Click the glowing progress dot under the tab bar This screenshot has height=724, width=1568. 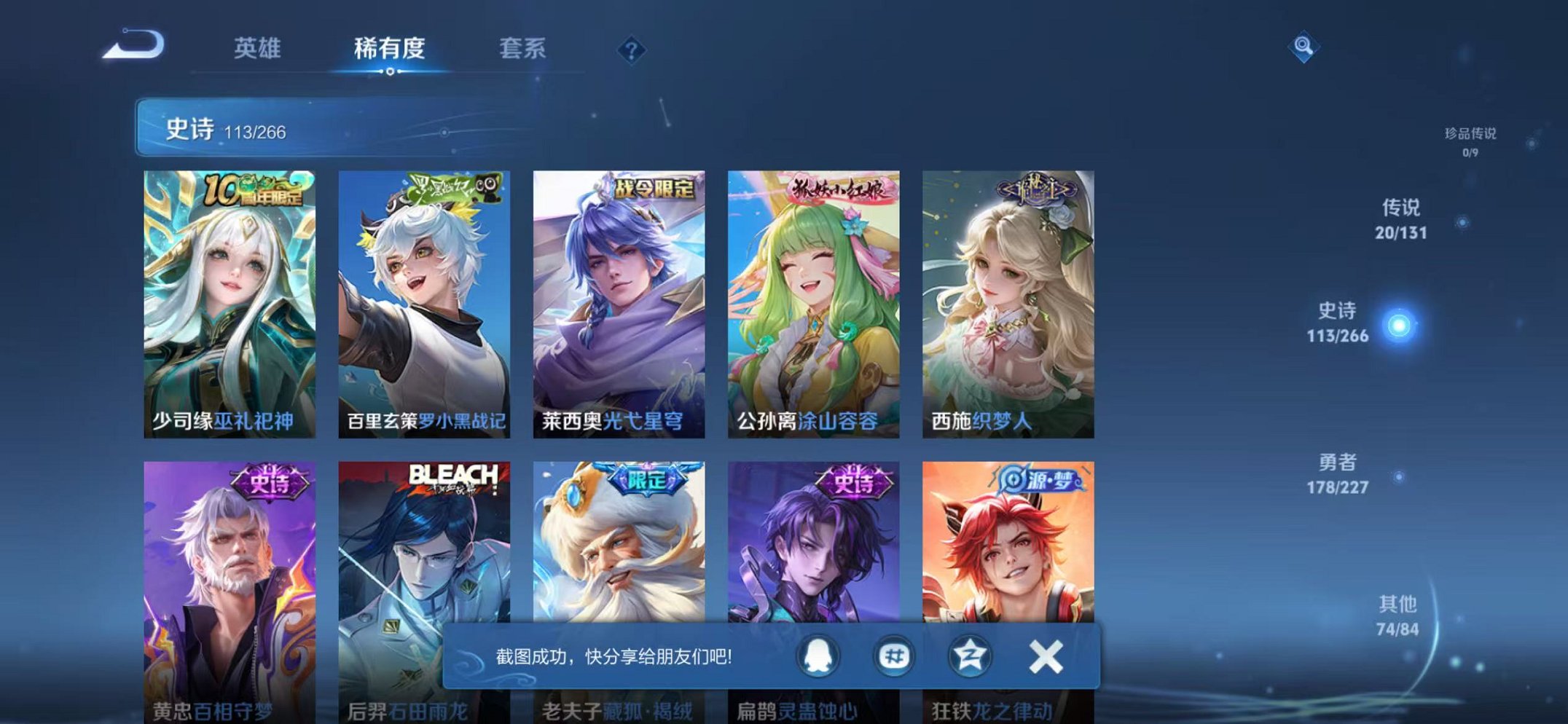click(391, 72)
